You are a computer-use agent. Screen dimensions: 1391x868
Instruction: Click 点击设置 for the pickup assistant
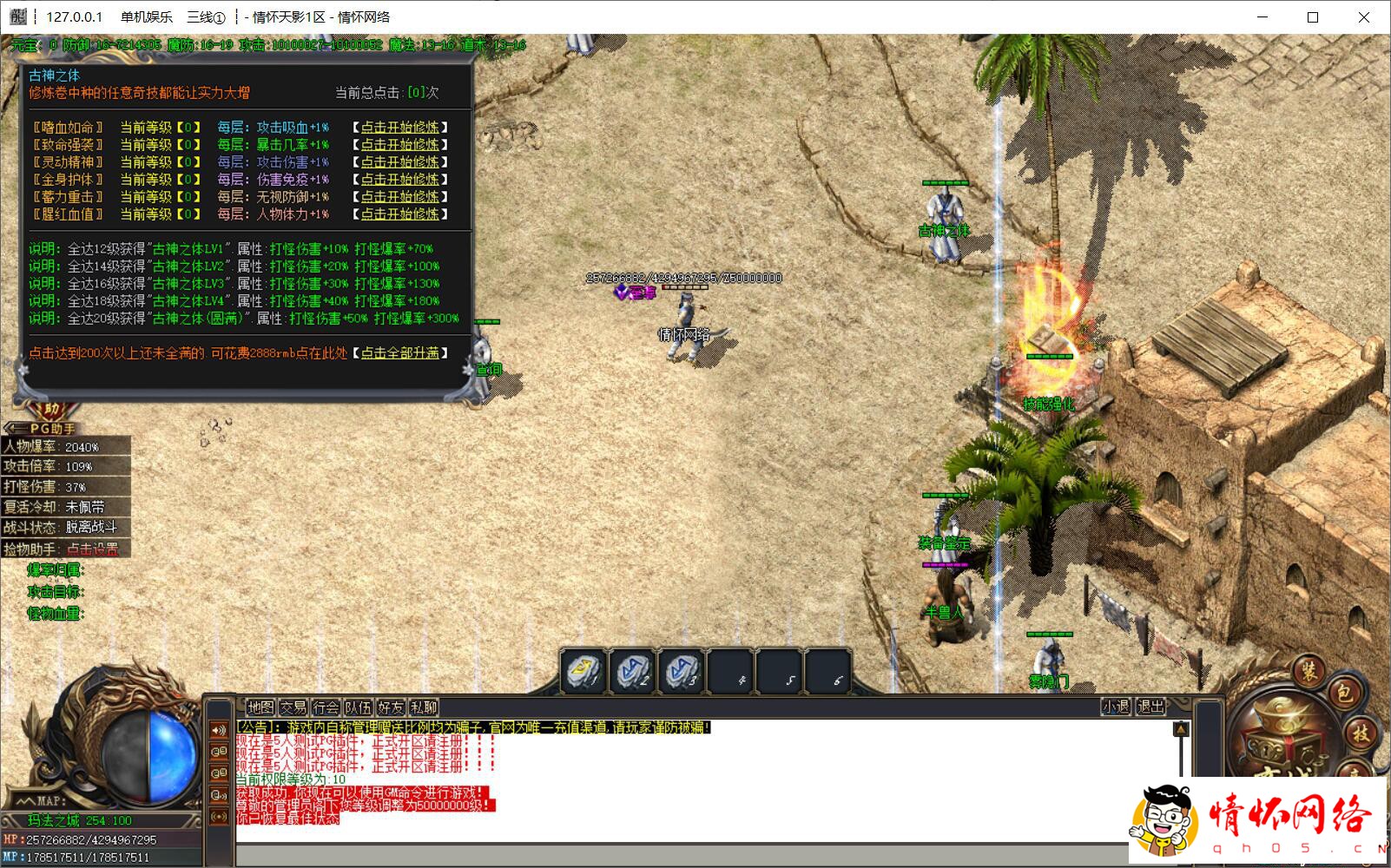point(93,549)
